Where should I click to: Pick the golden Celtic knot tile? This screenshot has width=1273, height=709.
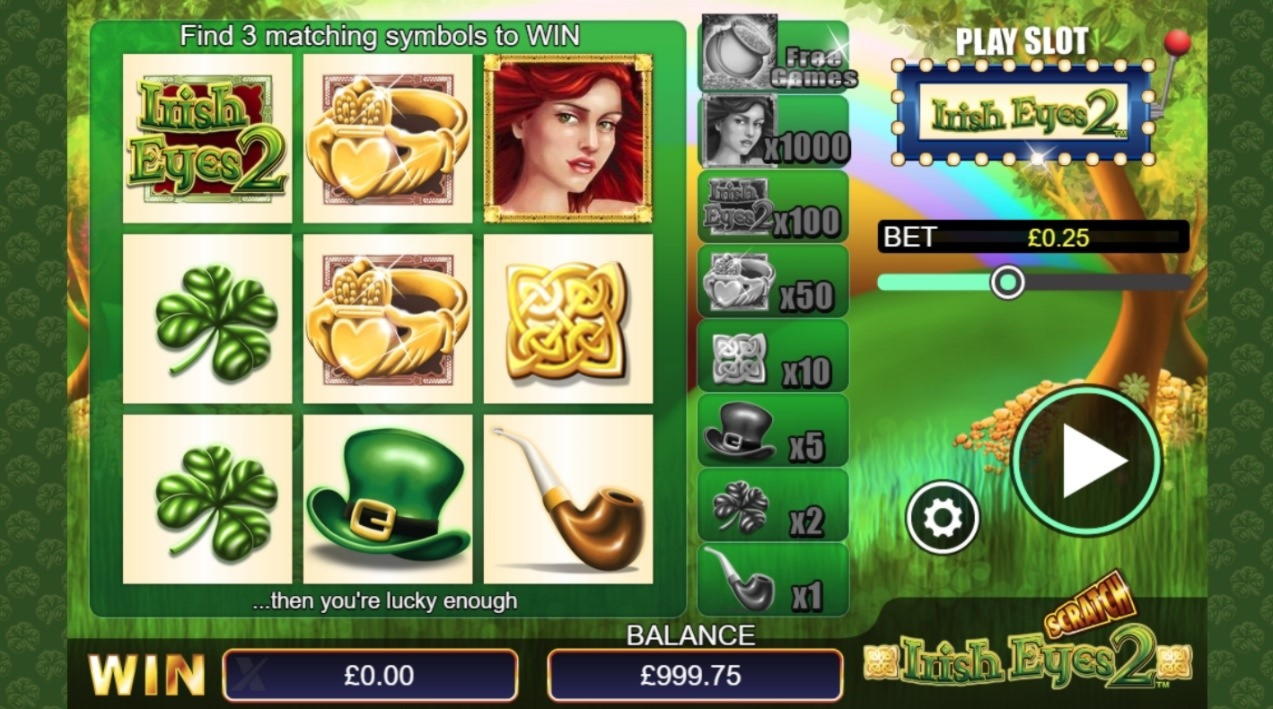[568, 319]
